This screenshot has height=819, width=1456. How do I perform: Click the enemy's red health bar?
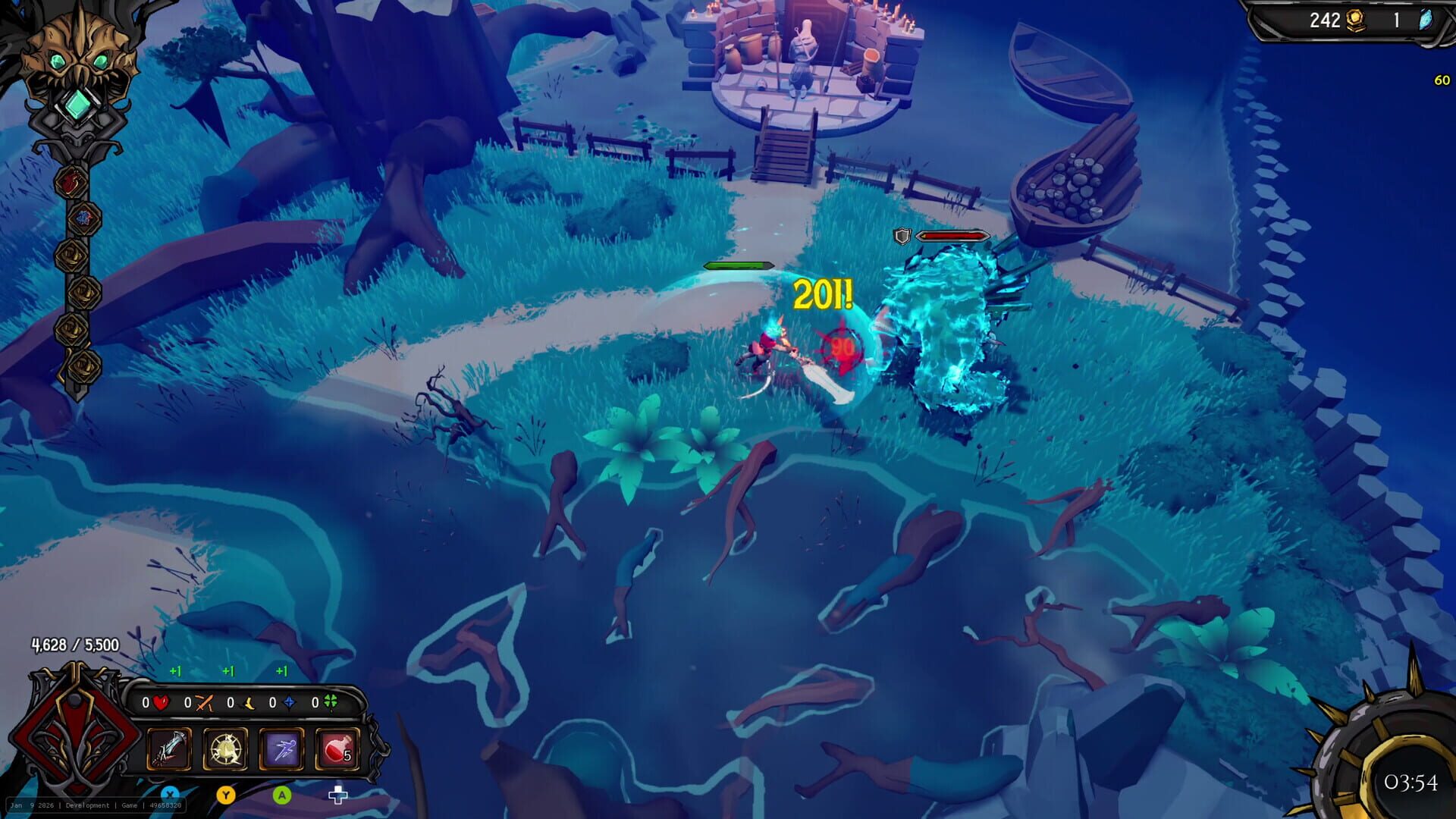952,235
